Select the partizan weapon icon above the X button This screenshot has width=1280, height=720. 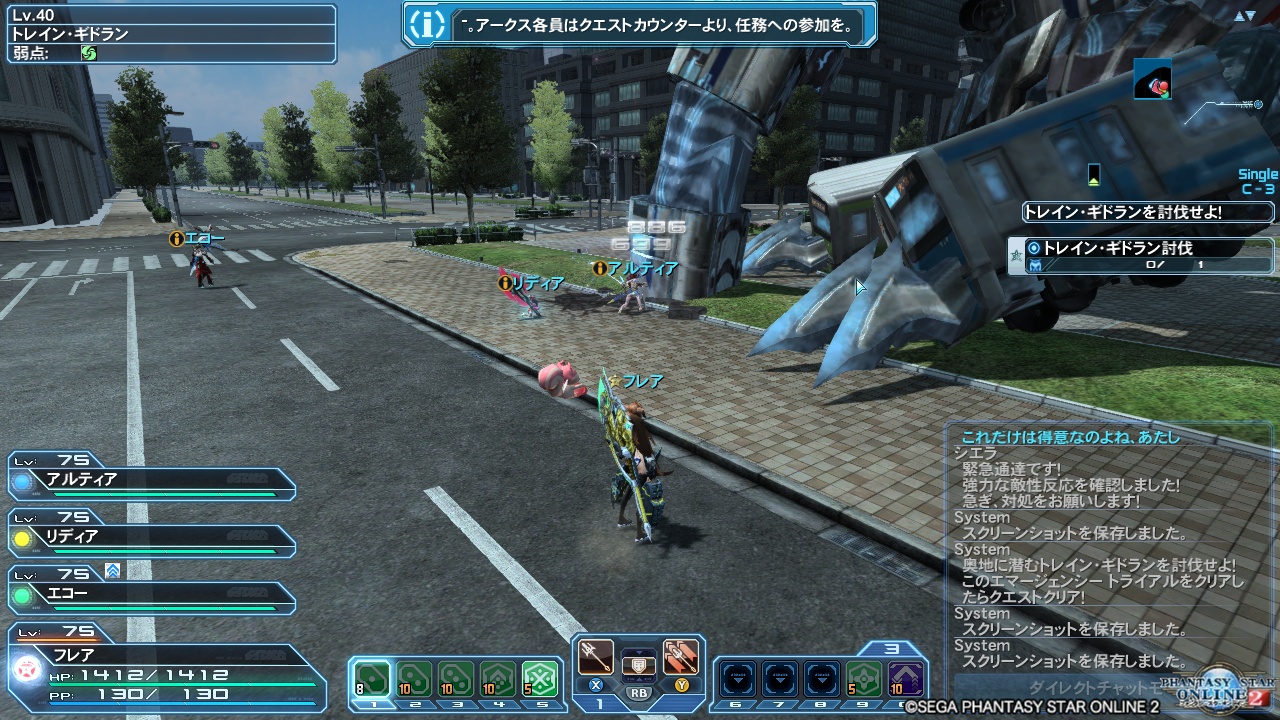point(595,655)
